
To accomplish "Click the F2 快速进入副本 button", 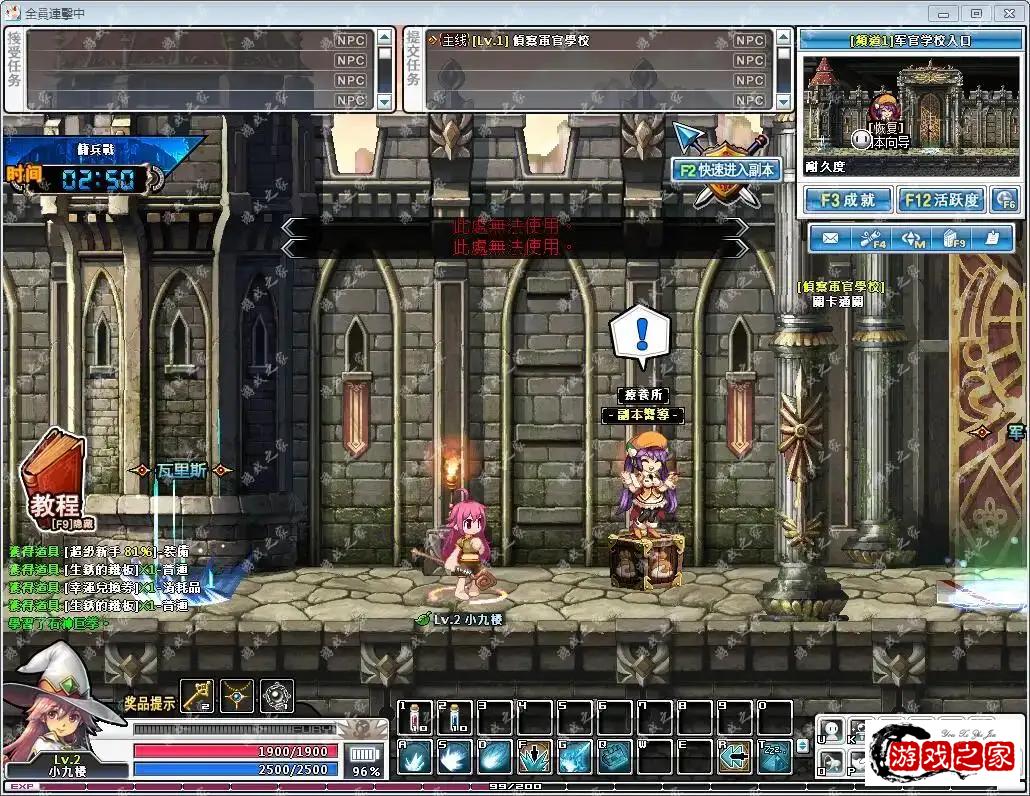I will tap(727, 170).
